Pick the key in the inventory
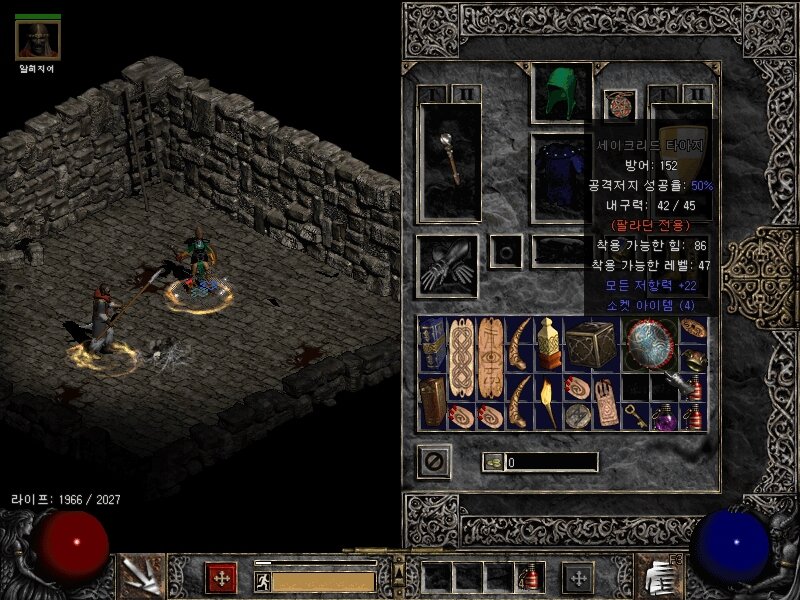Image resolution: width=800 pixels, height=600 pixels. pyautogui.click(x=635, y=416)
